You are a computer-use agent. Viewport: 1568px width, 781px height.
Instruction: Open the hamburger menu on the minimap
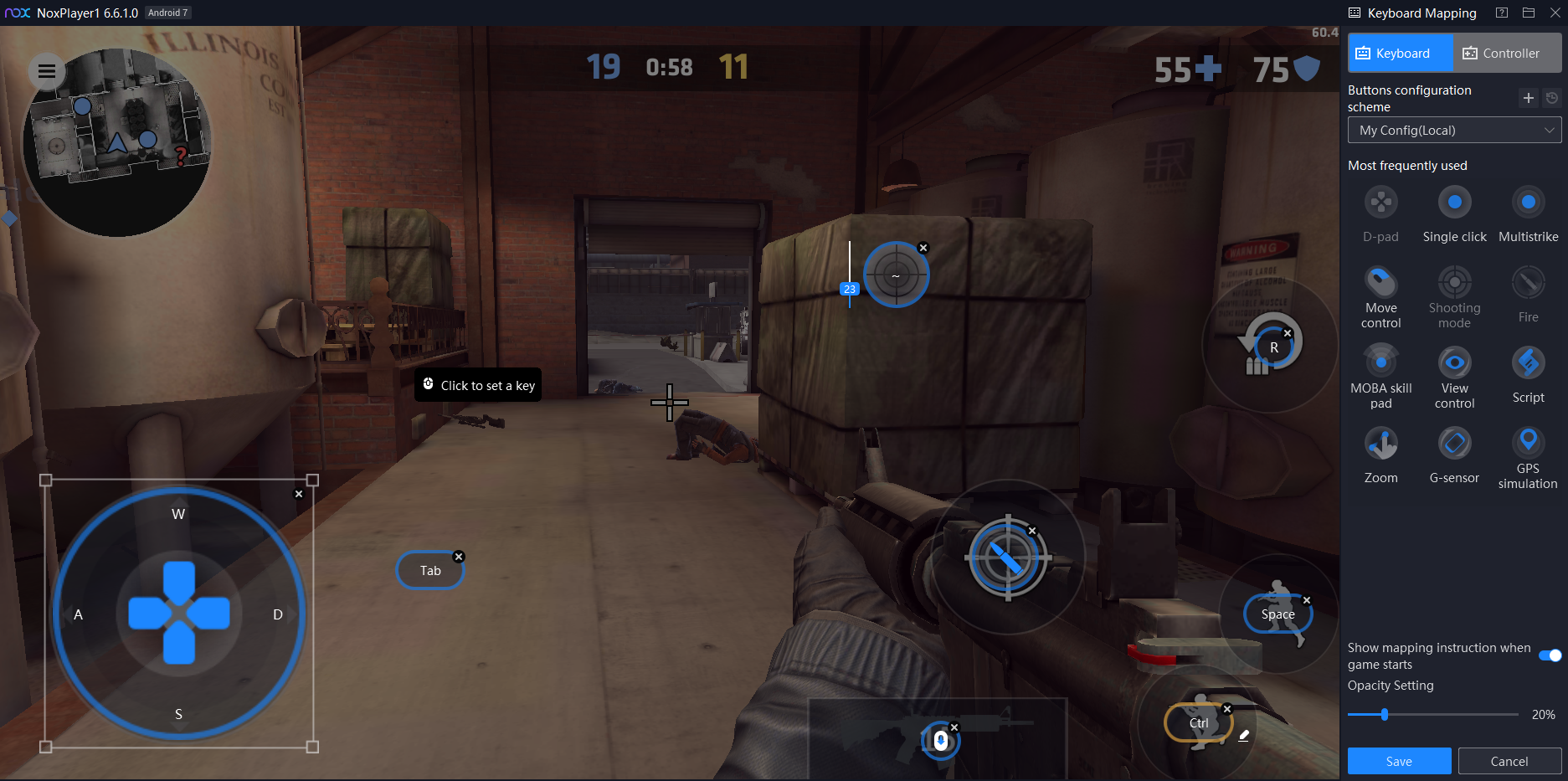coord(47,71)
